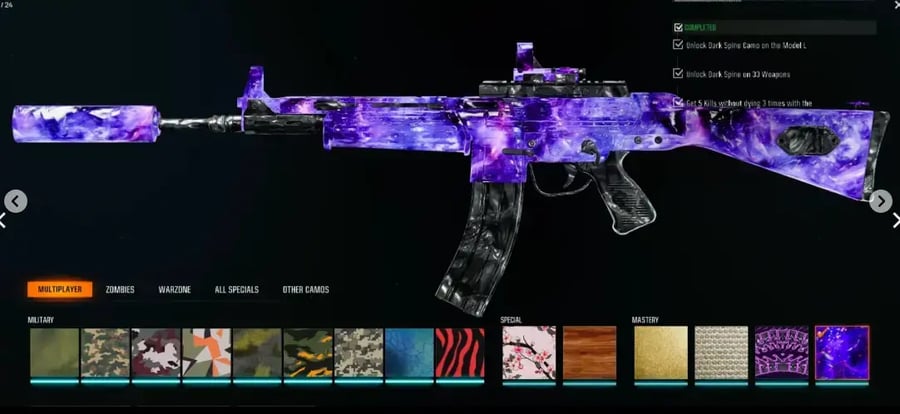Show the All Specials tab
Viewport: 900px width, 414px height.
(x=237, y=290)
